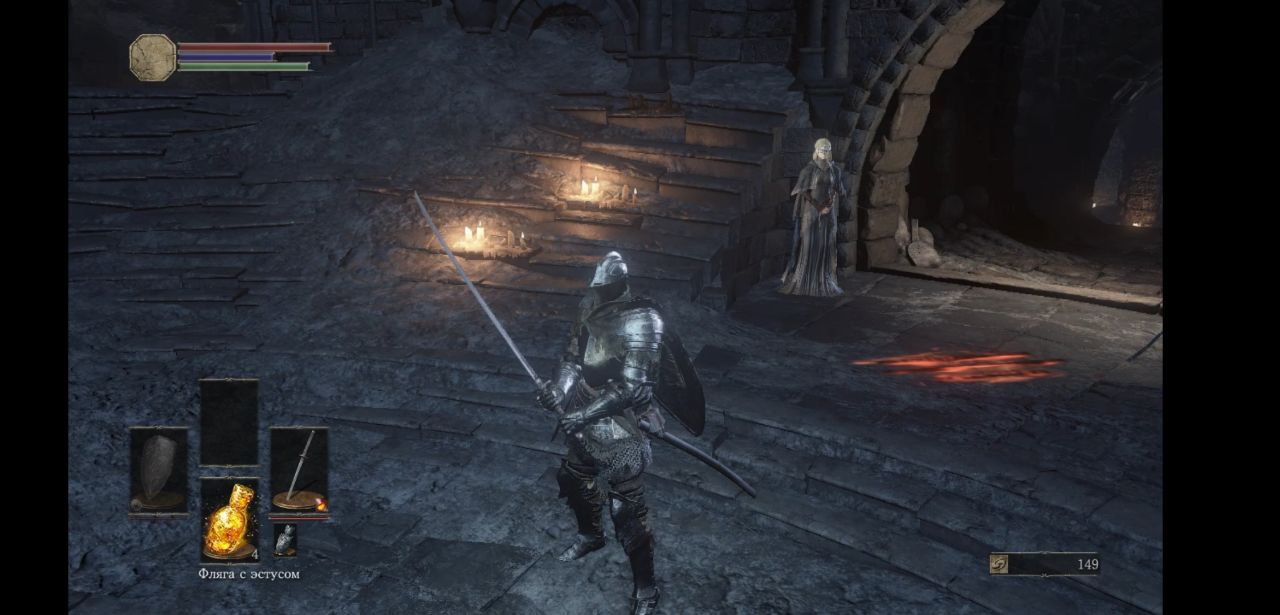Click the empty spell slot above the flask
1280x615 pixels.
[229, 422]
